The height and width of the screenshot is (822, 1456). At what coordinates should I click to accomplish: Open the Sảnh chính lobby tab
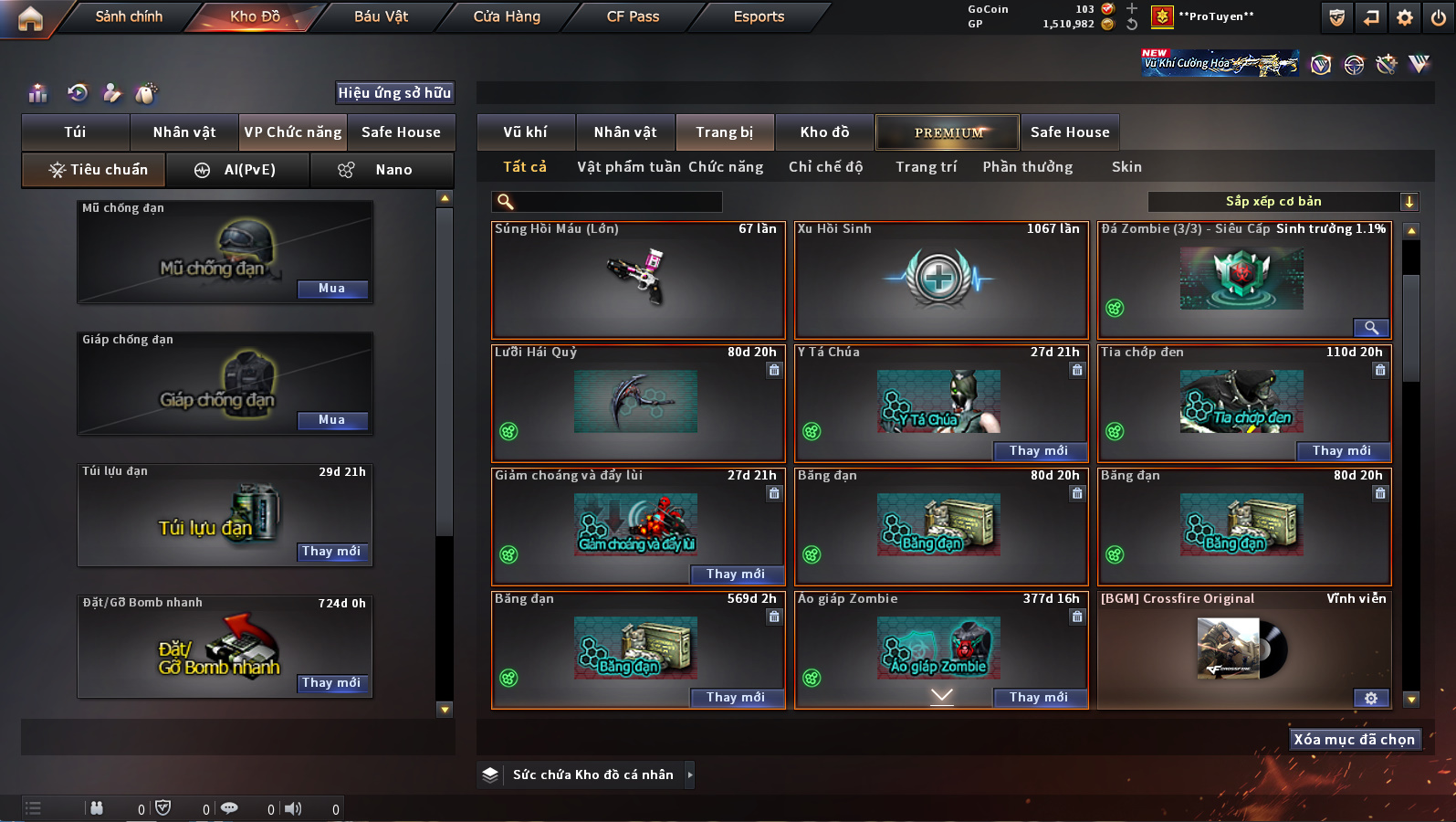click(129, 16)
